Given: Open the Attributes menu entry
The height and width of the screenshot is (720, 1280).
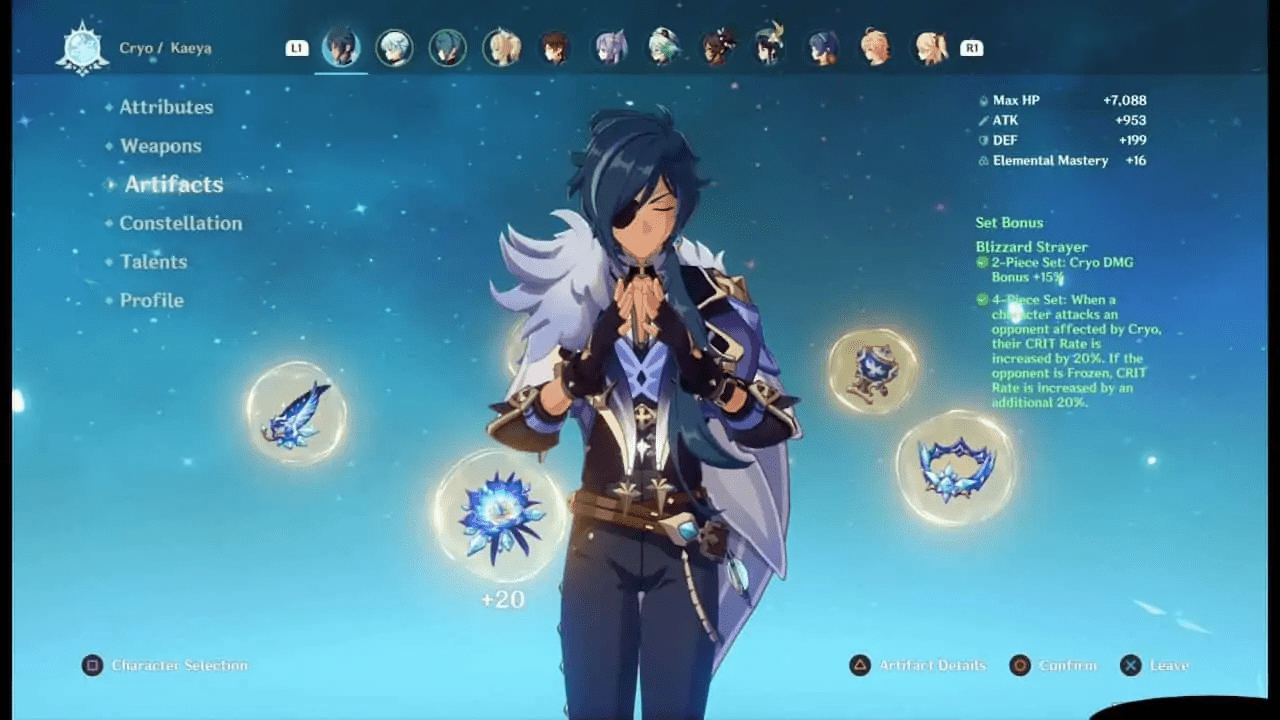Looking at the screenshot, I should click(166, 107).
